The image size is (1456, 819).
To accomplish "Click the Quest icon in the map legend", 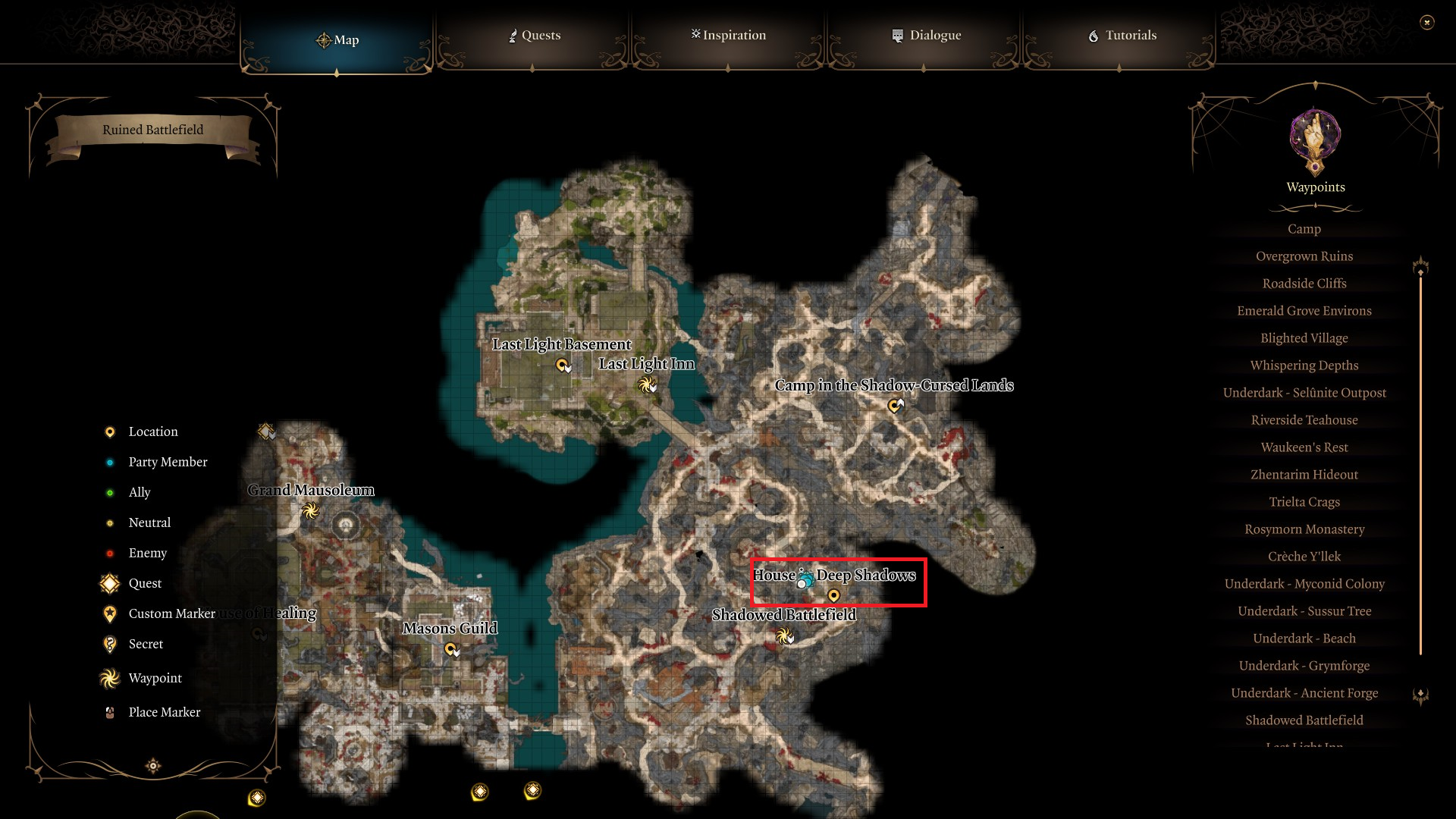I will [110, 583].
